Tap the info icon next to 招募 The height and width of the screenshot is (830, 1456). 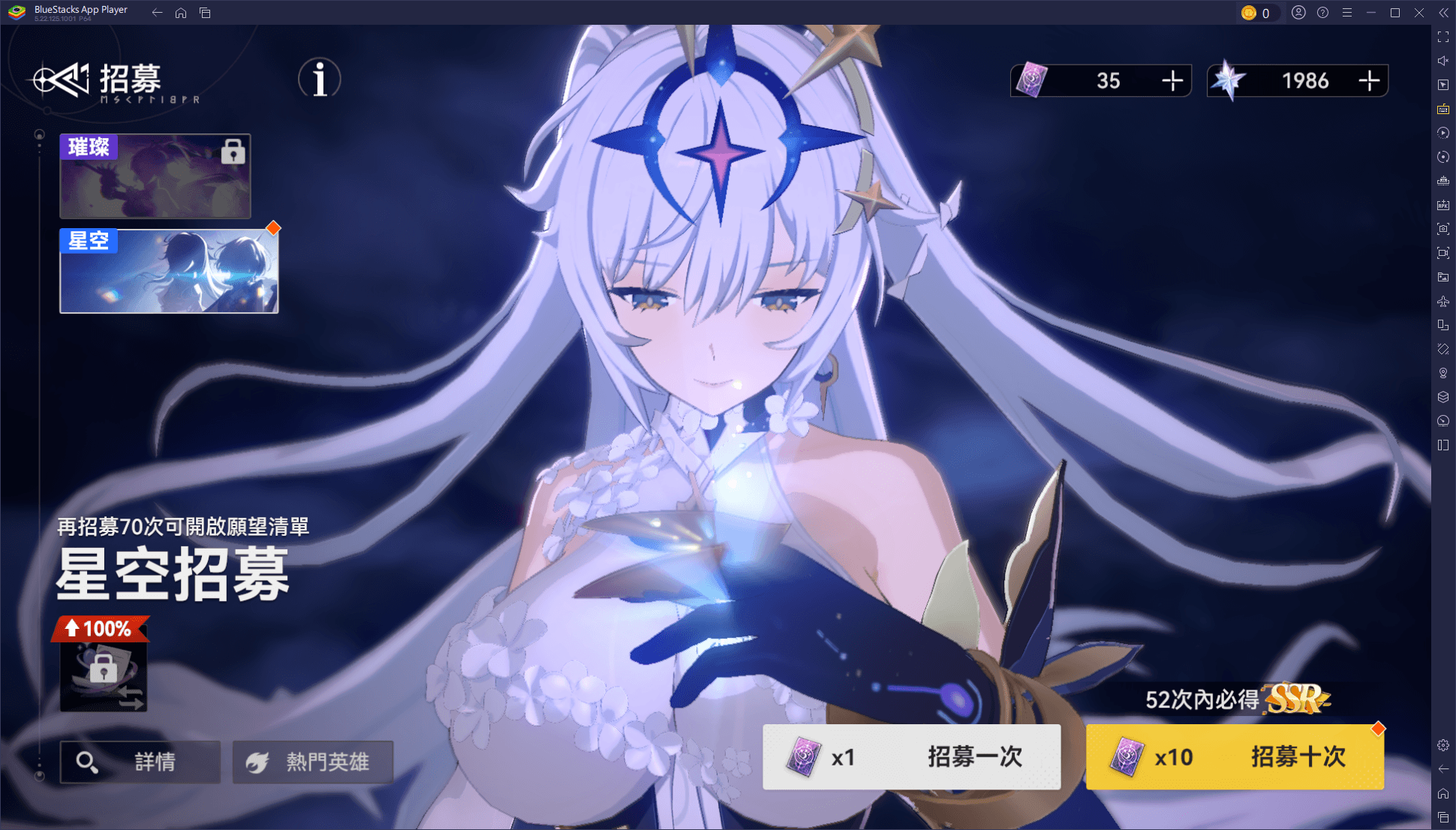pos(318,79)
